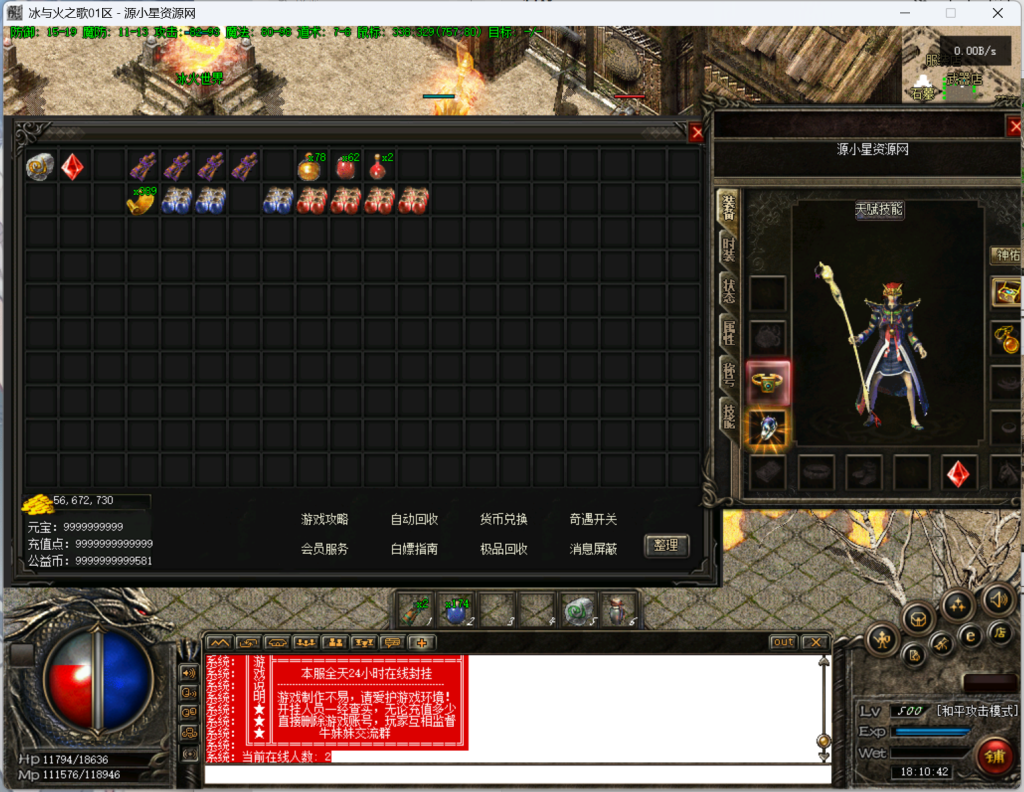Open 游戏攻略 game guide
This screenshot has width=1024, height=792.
[325, 520]
